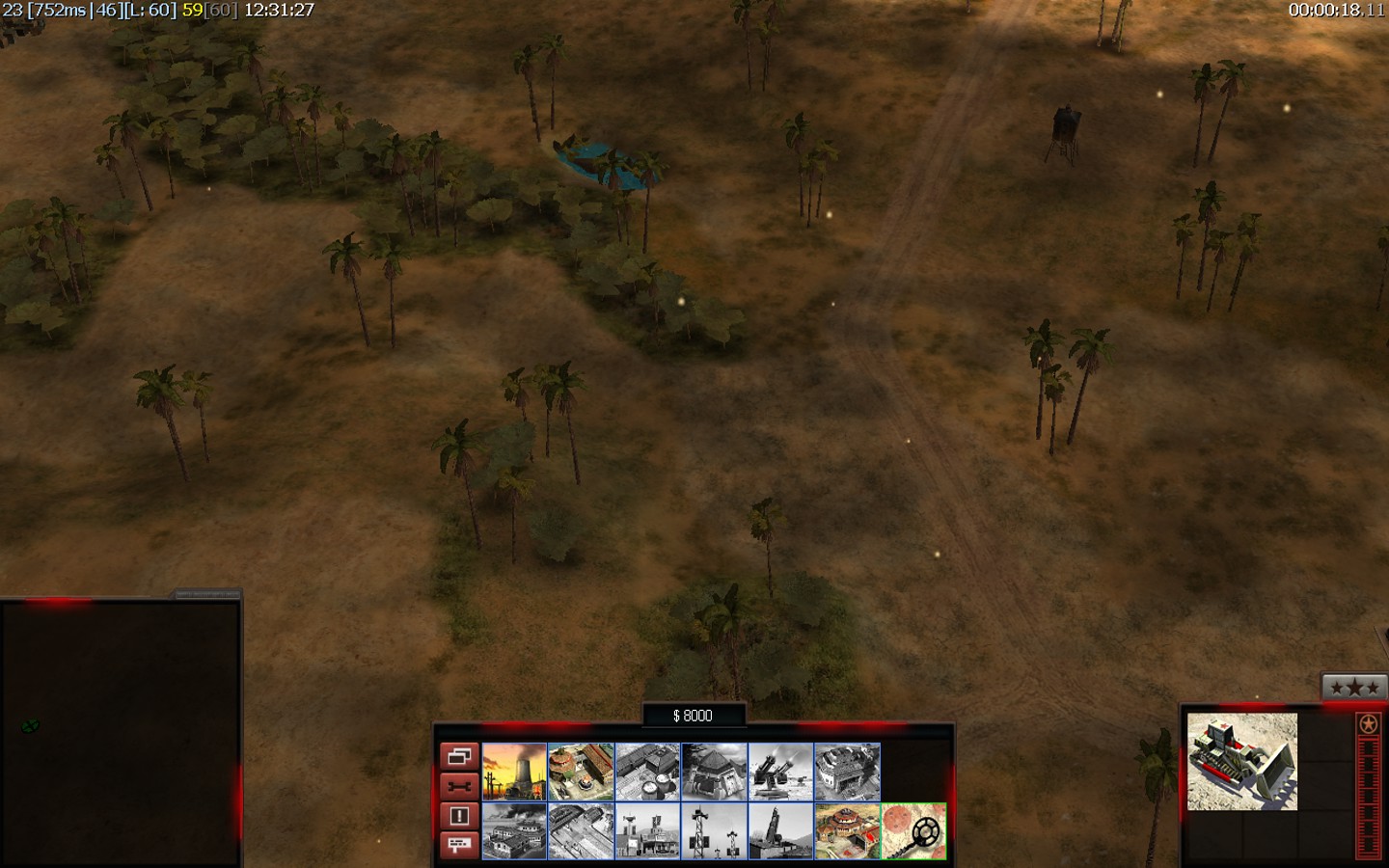Choose the Barracks build icon

point(581,772)
